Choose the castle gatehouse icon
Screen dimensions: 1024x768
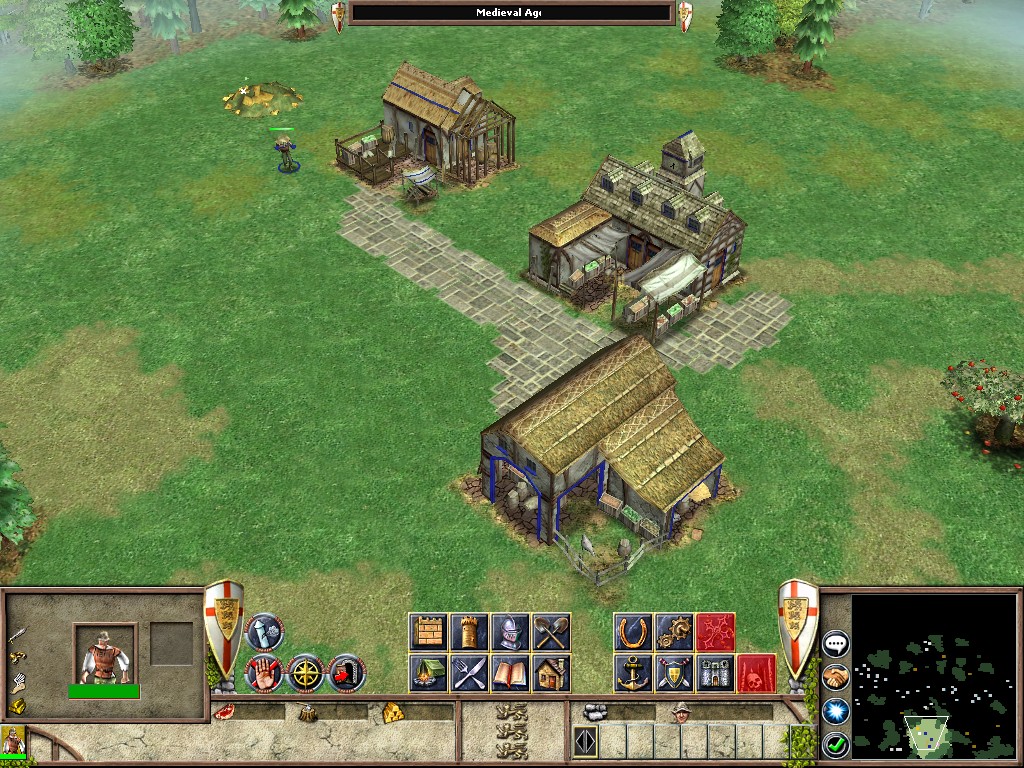click(715, 673)
